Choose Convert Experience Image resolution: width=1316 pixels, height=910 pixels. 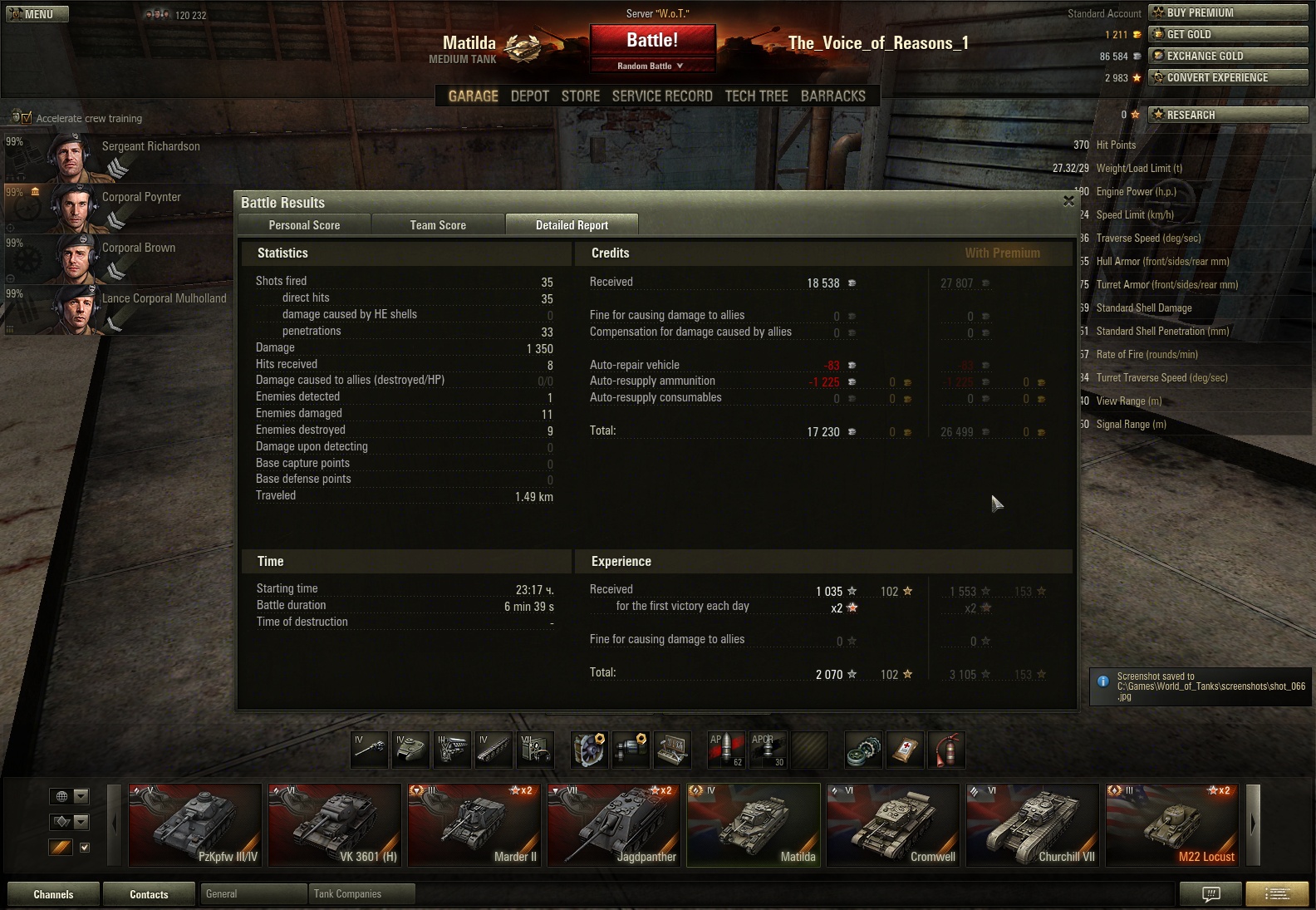click(1227, 77)
